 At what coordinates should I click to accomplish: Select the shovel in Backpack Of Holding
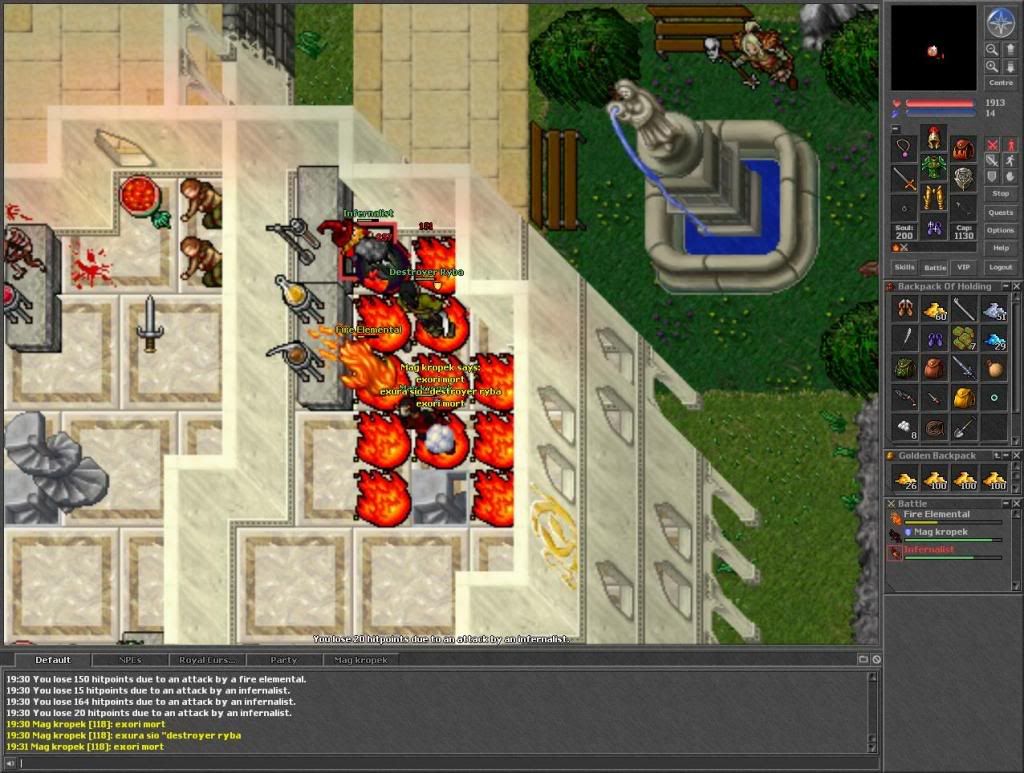pyautogui.click(x=964, y=427)
